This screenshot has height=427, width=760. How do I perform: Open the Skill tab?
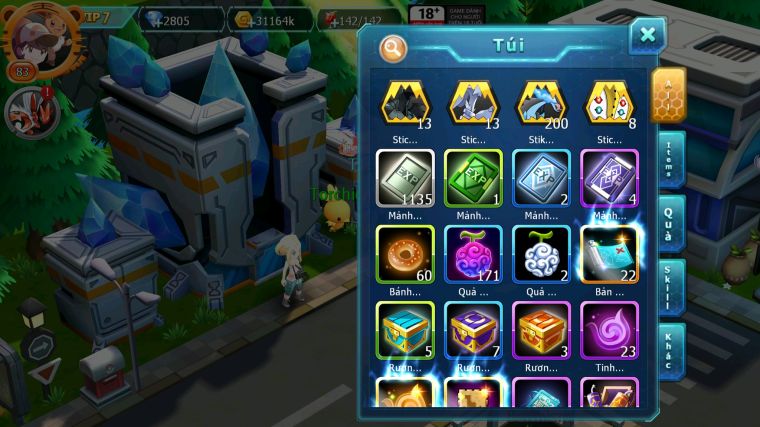[671, 286]
